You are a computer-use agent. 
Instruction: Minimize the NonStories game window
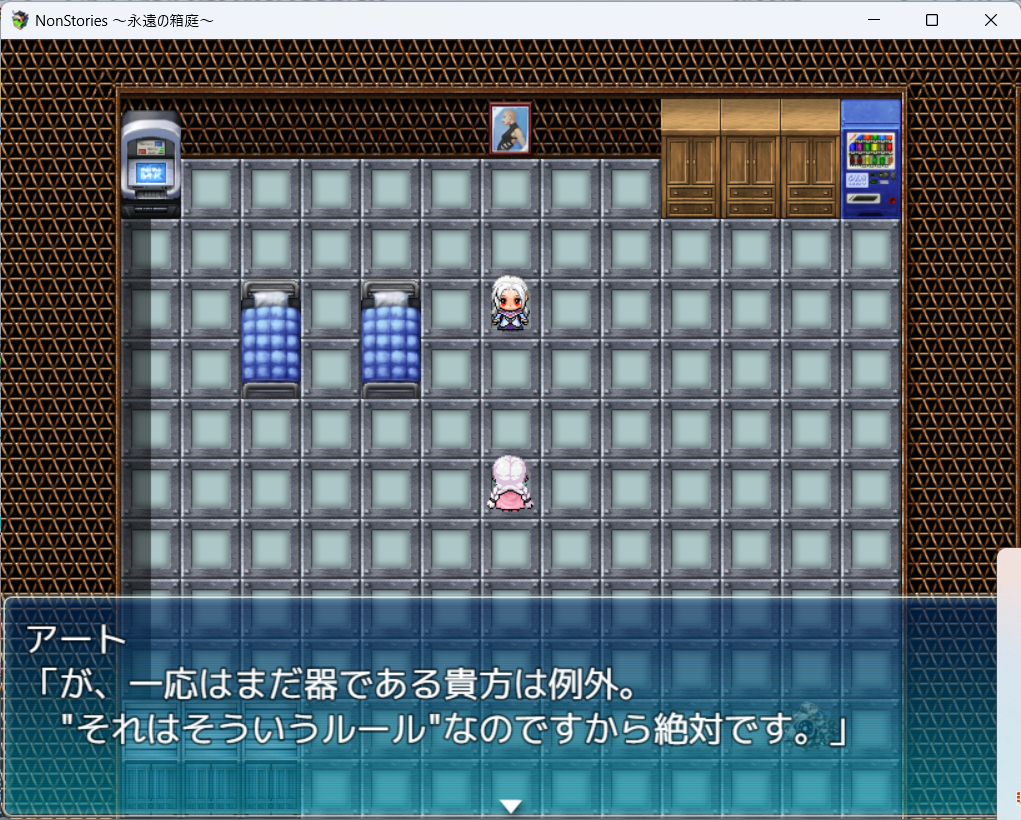(873, 20)
